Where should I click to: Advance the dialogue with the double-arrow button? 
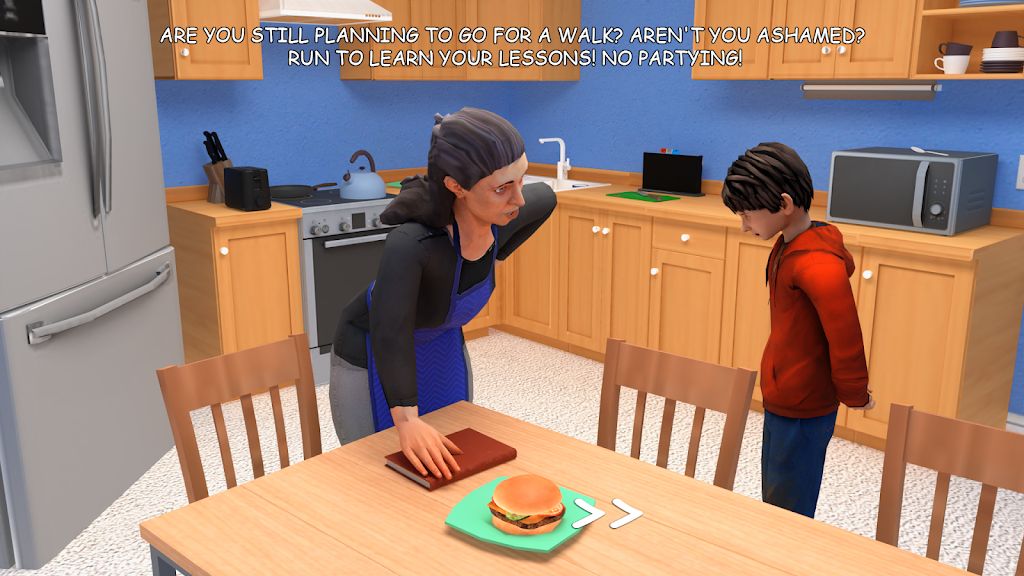coord(607,516)
